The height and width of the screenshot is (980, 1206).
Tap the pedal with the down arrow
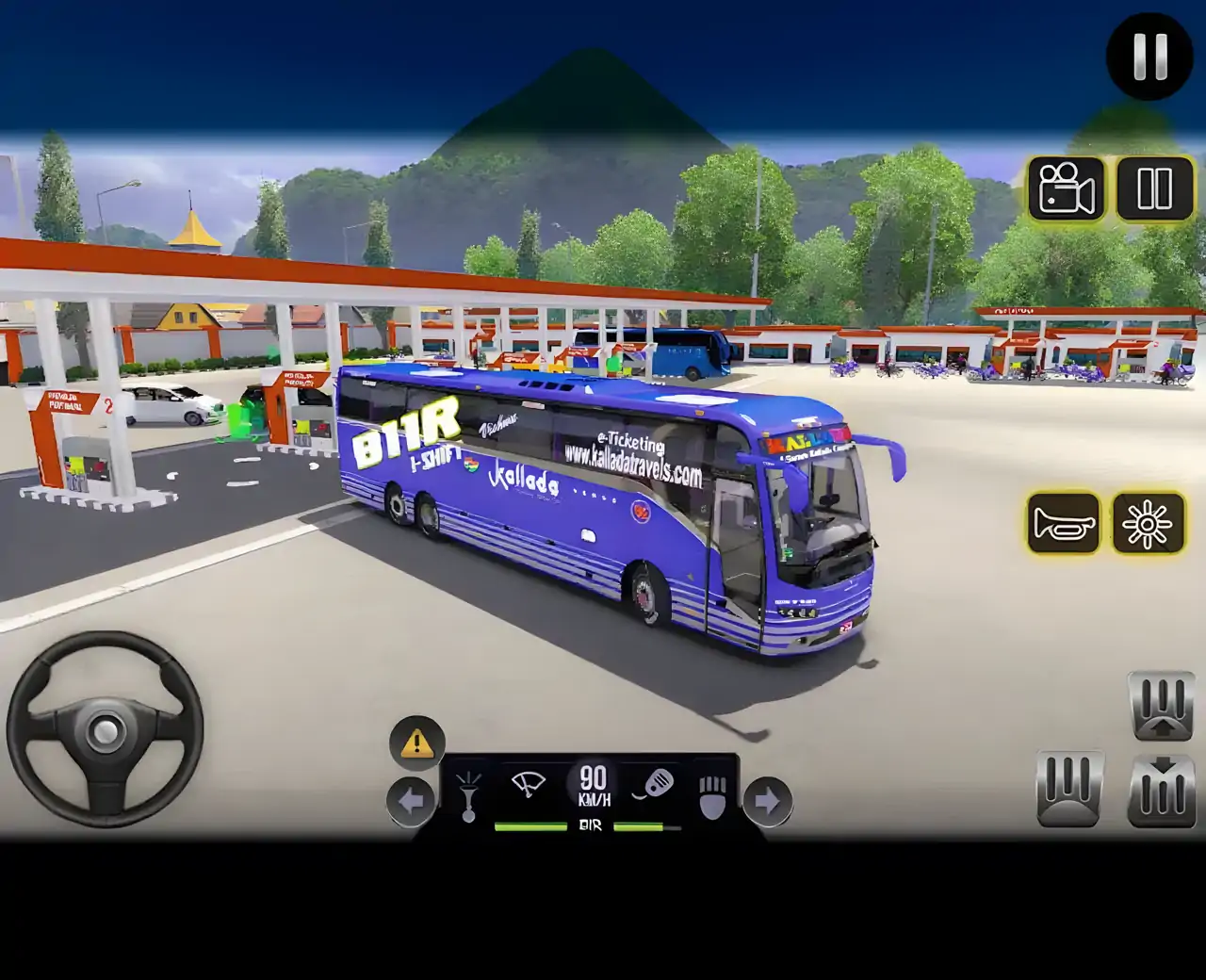(1162, 790)
